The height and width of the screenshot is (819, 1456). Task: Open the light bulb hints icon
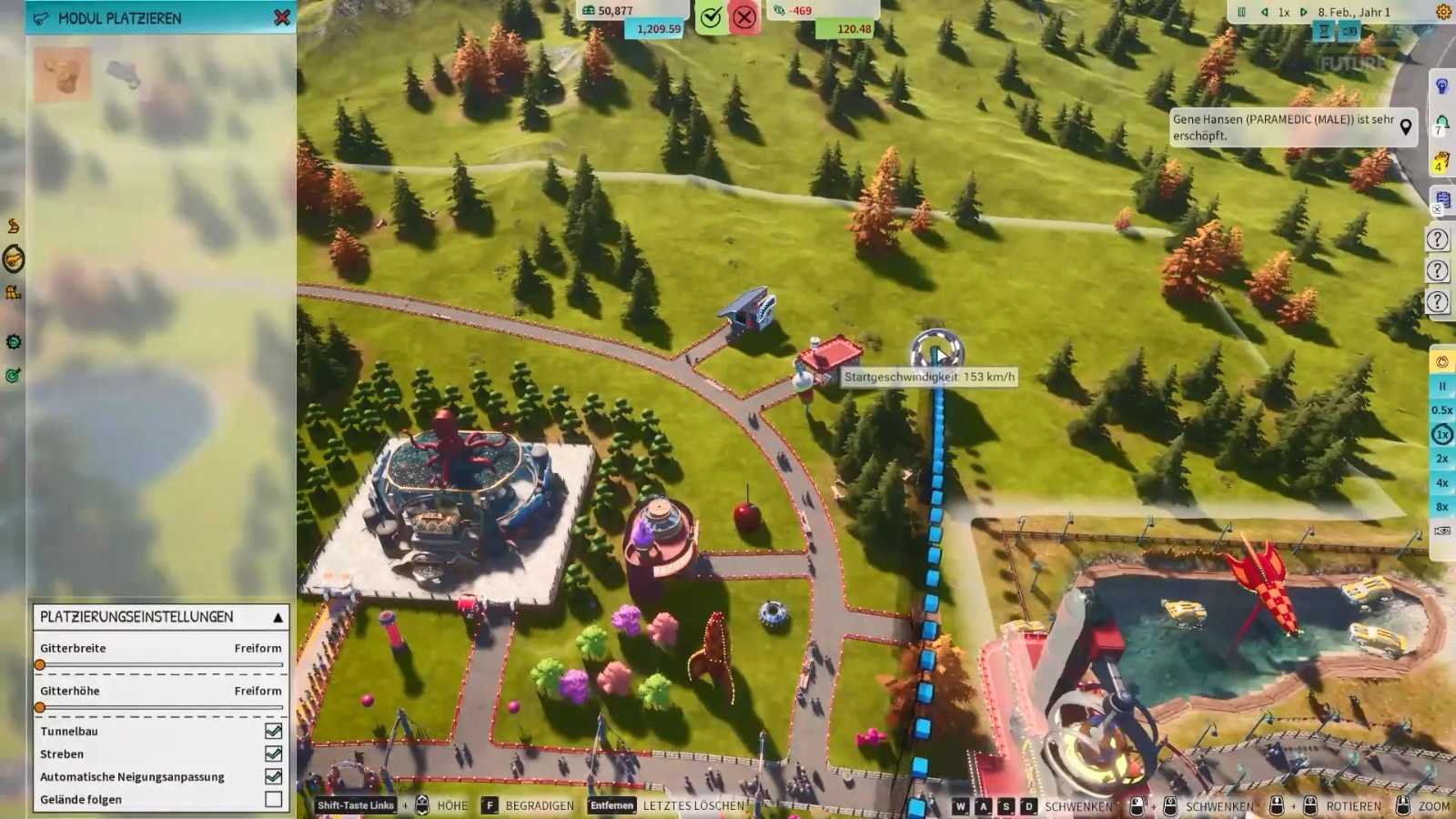pos(1442,86)
